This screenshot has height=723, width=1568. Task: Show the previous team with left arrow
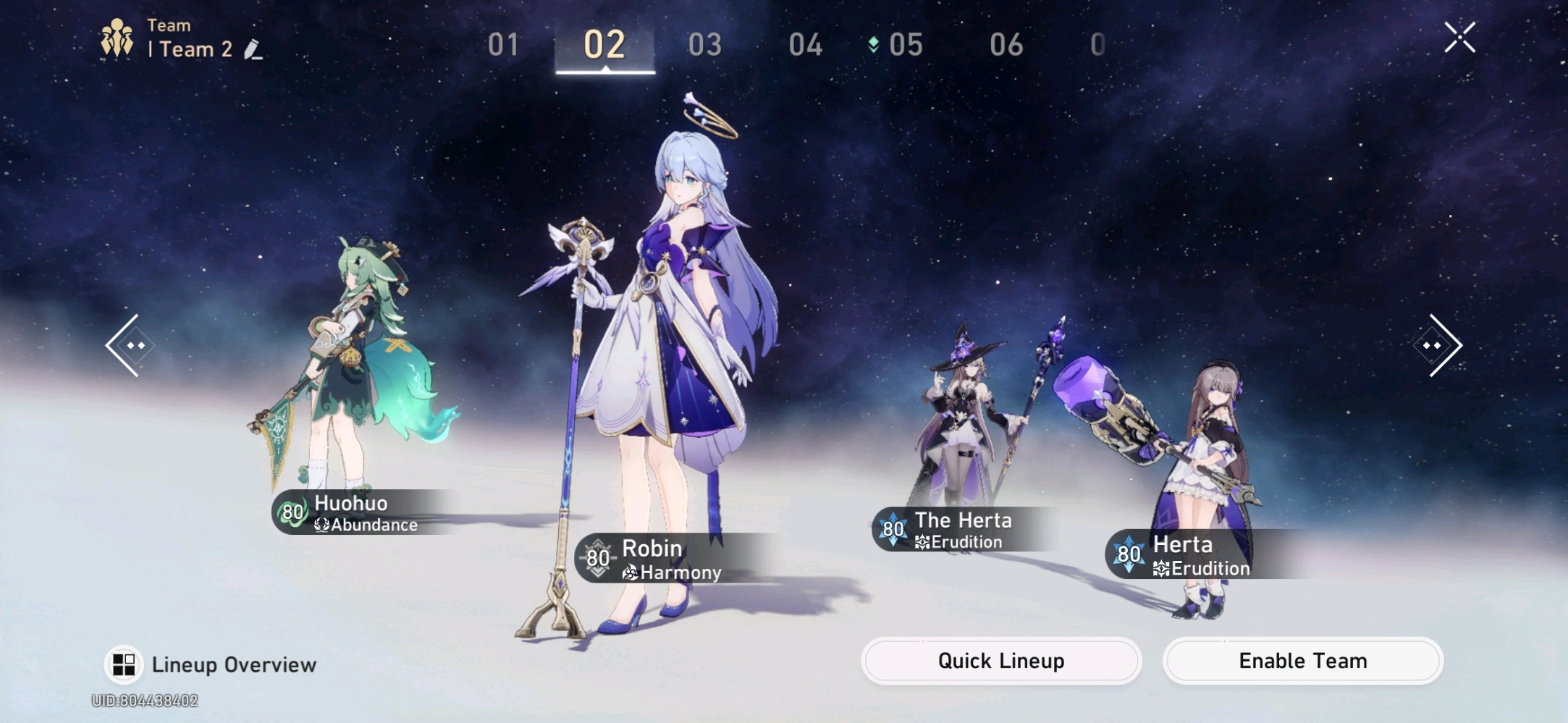[130, 345]
